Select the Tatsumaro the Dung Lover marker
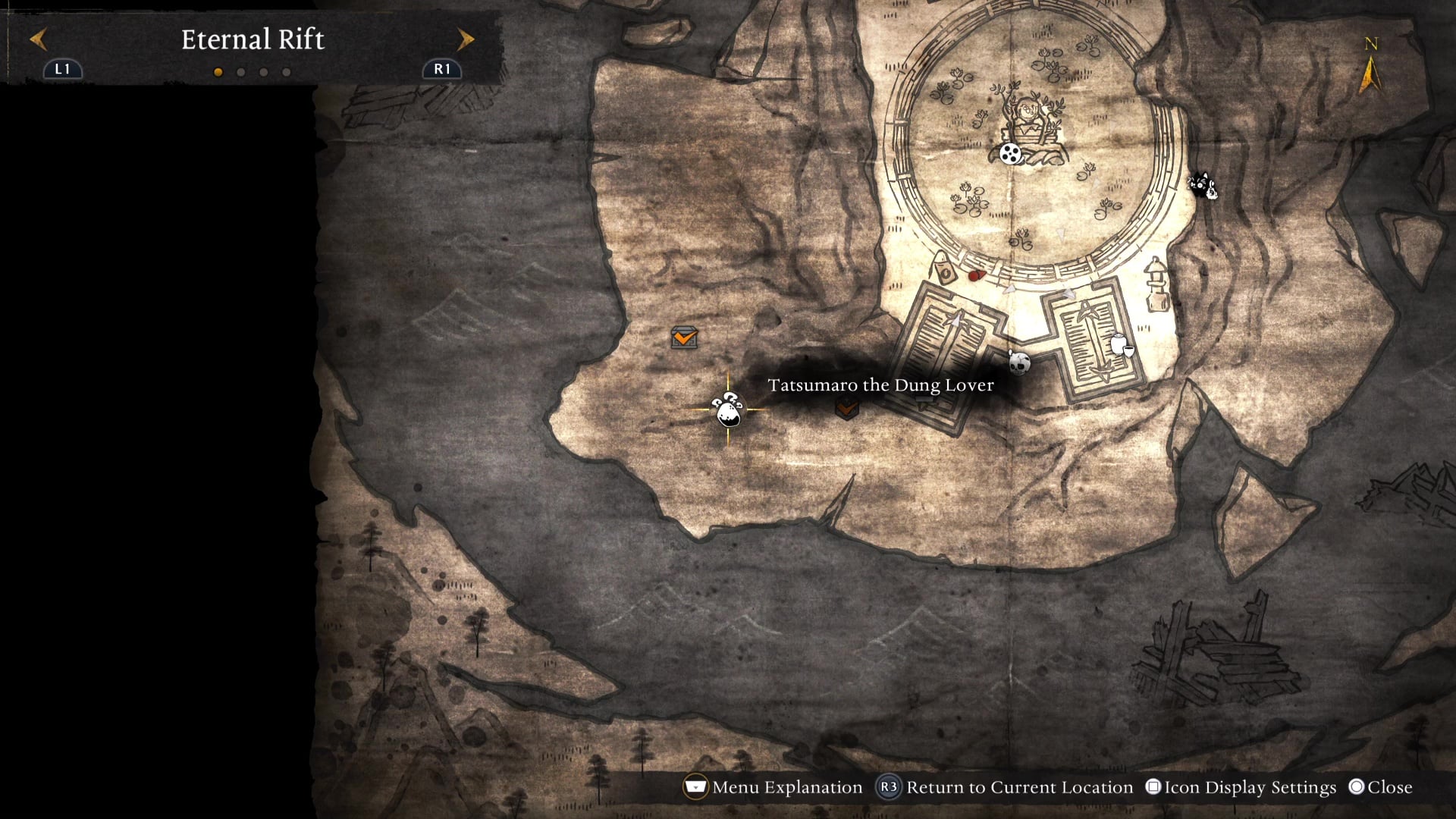Viewport: 1456px width, 819px height. click(728, 410)
